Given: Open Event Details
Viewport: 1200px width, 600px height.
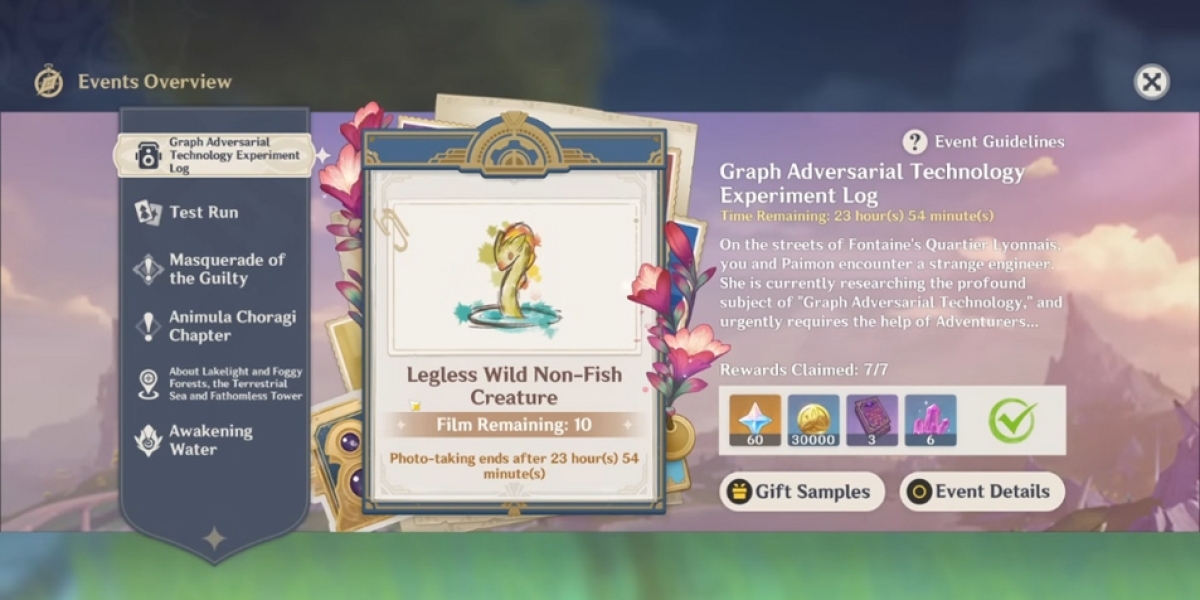Looking at the screenshot, I should 981,491.
